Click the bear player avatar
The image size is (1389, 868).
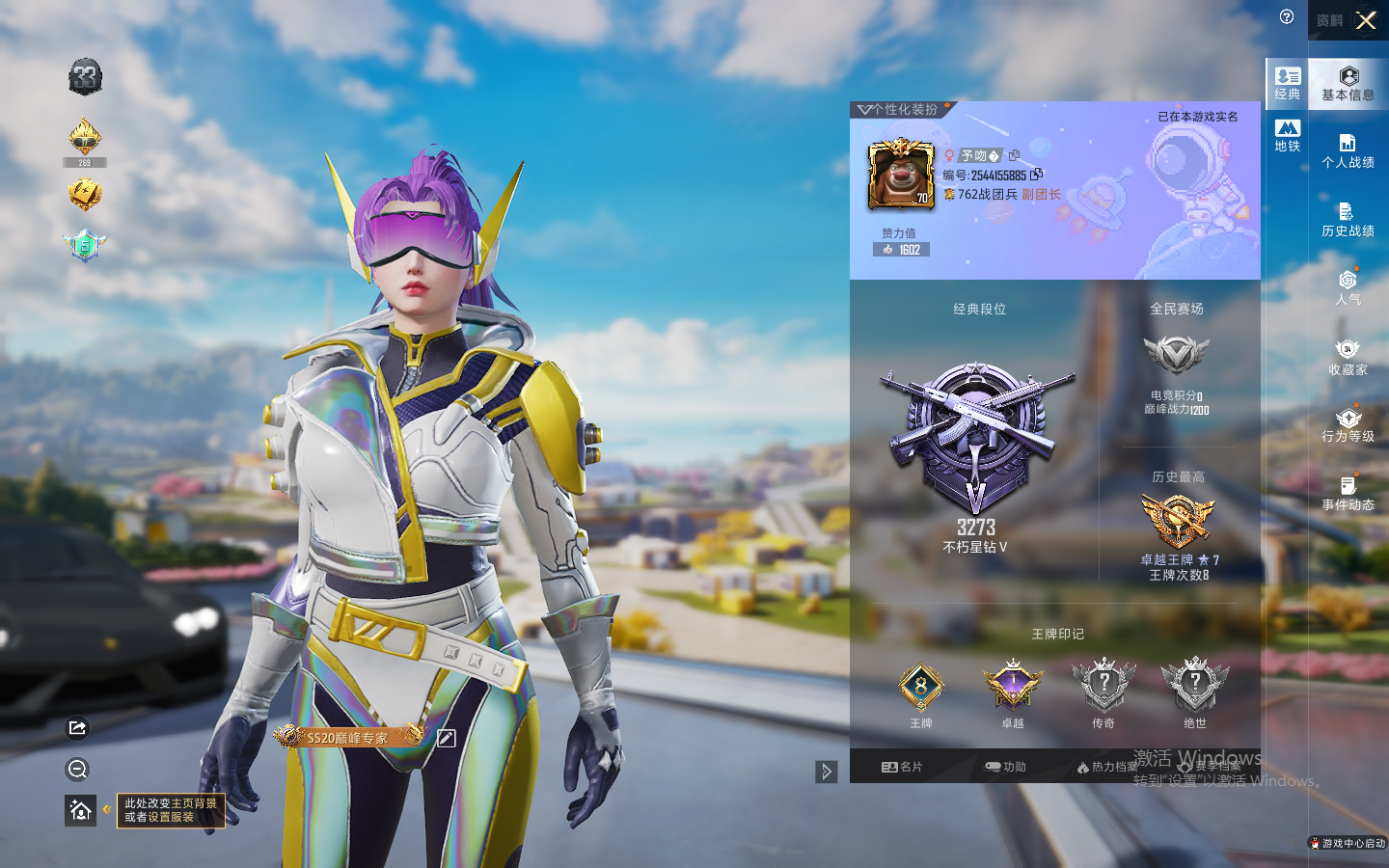point(901,175)
